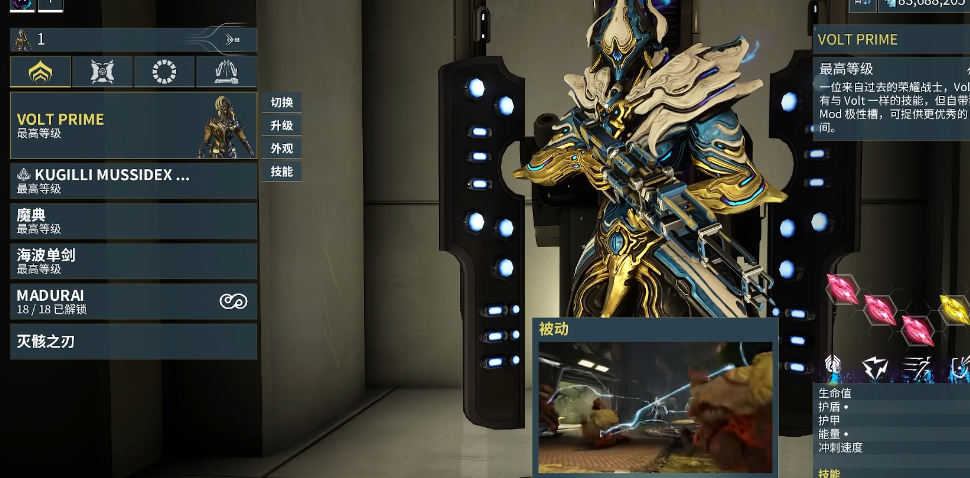Select the Kugilli Mussidex weapon slot
The height and width of the screenshot is (478, 970).
click(x=133, y=181)
